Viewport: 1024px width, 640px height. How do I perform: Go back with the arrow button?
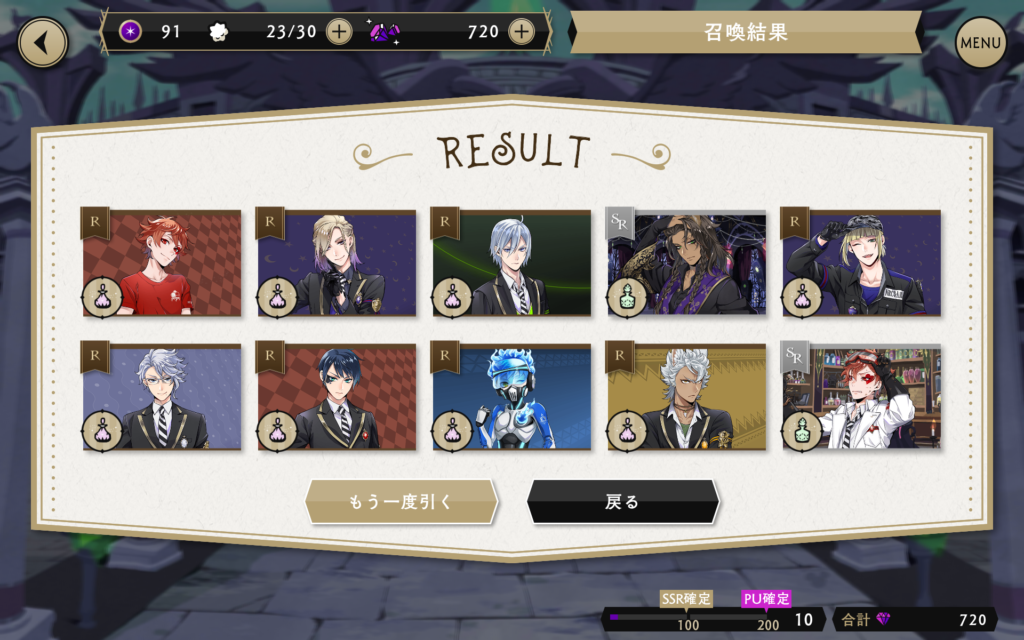point(43,43)
